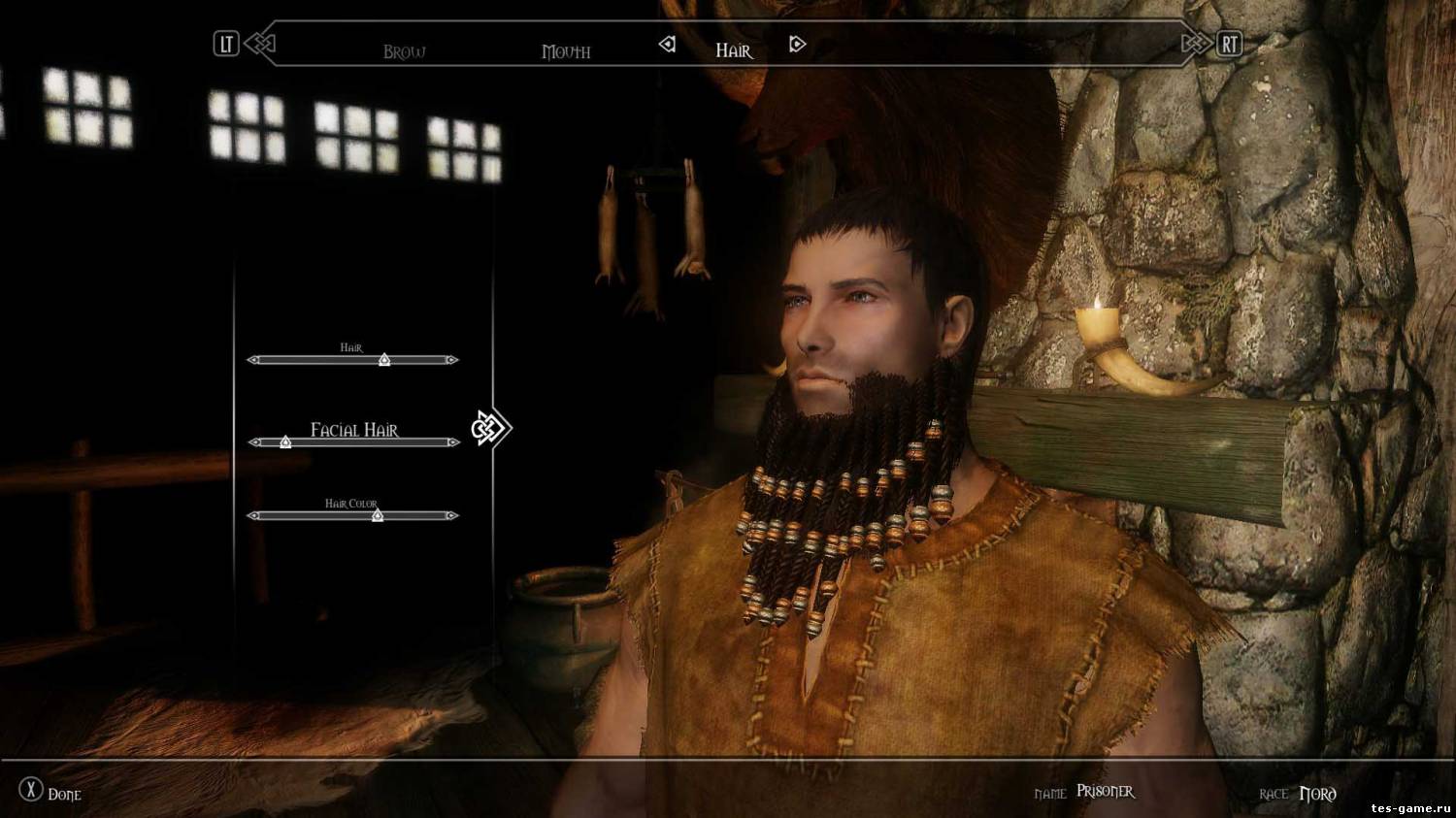Screen dimensions: 1456x818
Task: Switch to the Brow category tab
Action: tap(404, 51)
